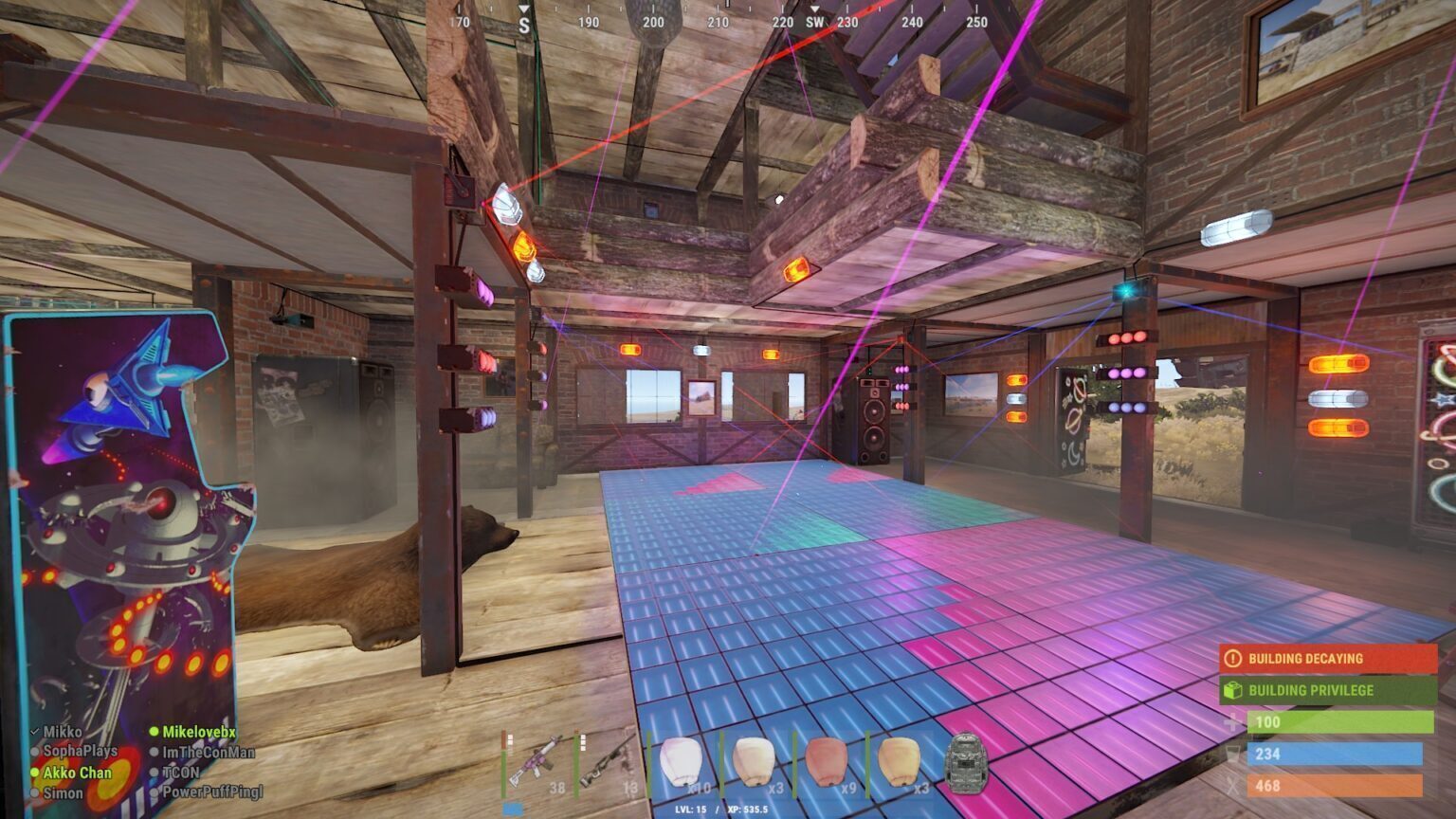Select SophaPlays in the team list

(80, 751)
